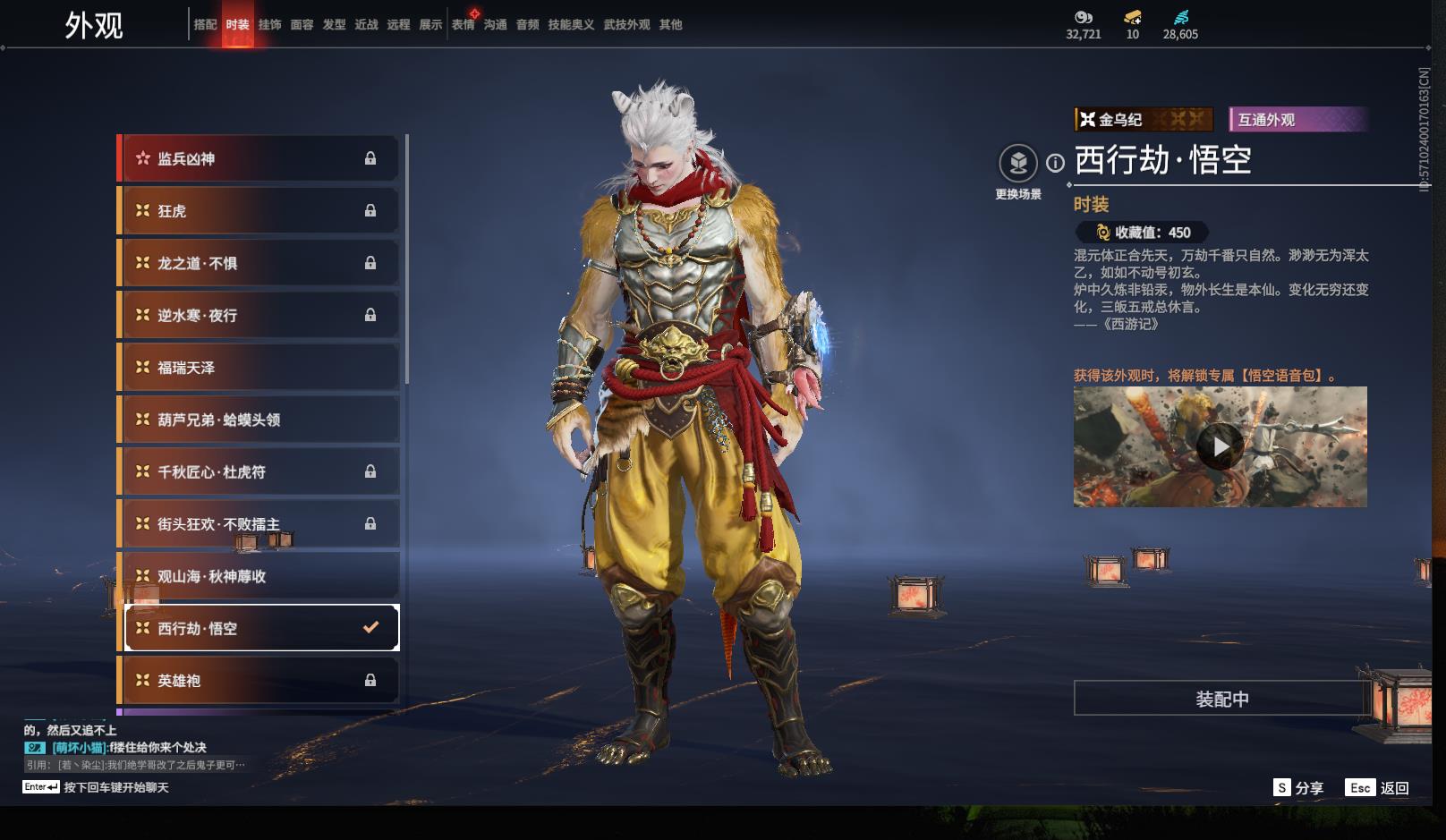The image size is (1446, 840).
Task: Show the 武技外观 tab
Action: (626, 25)
